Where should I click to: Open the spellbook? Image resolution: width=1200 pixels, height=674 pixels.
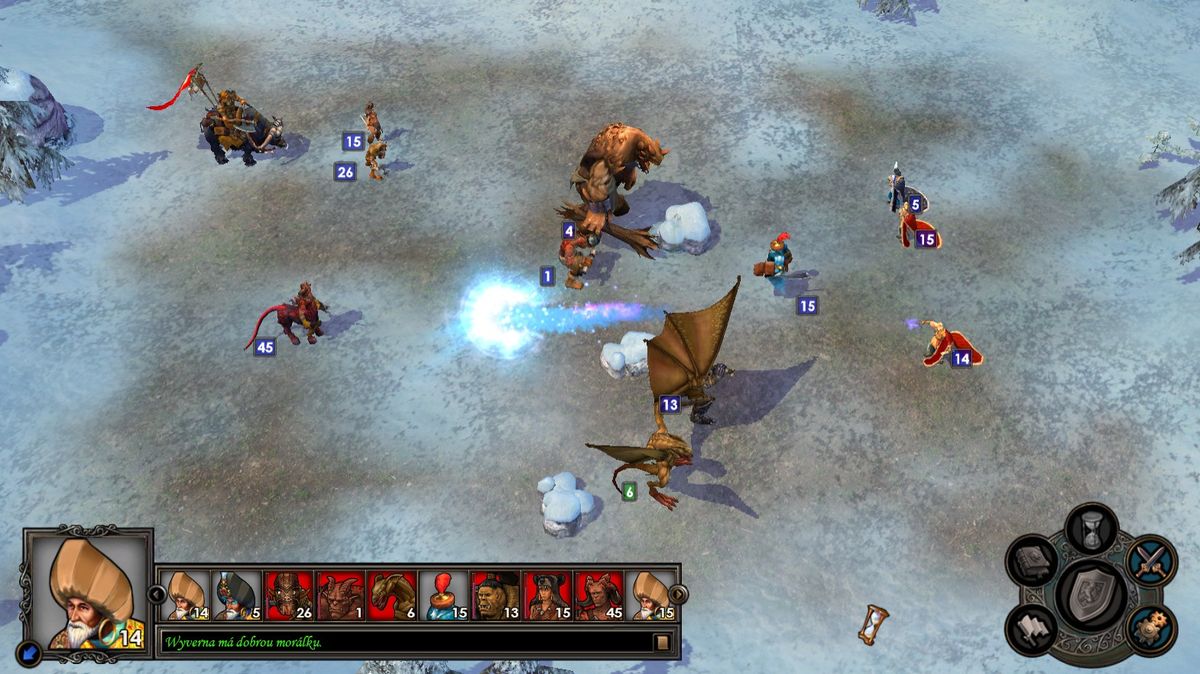tap(1033, 561)
